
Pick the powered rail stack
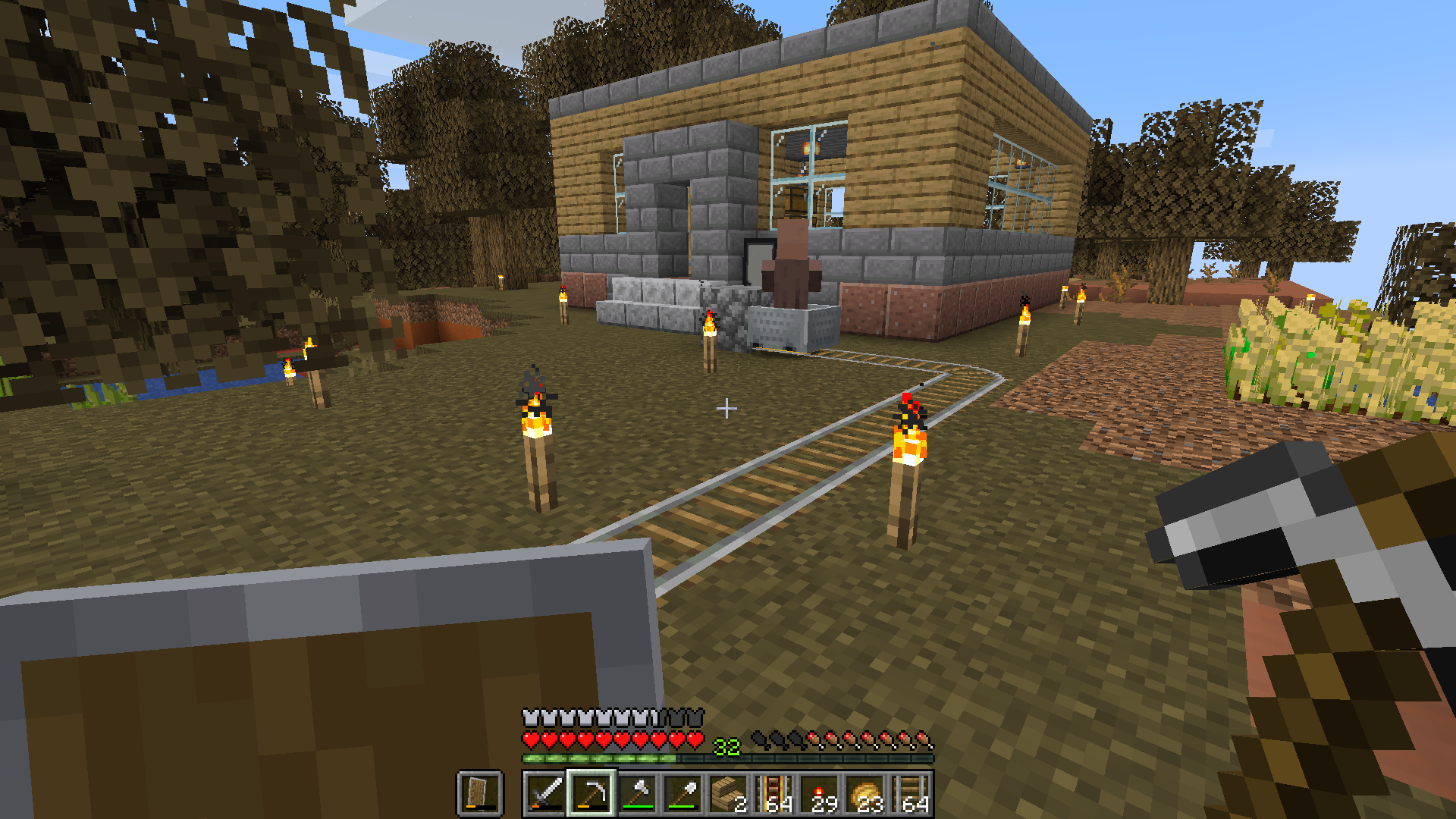774,794
